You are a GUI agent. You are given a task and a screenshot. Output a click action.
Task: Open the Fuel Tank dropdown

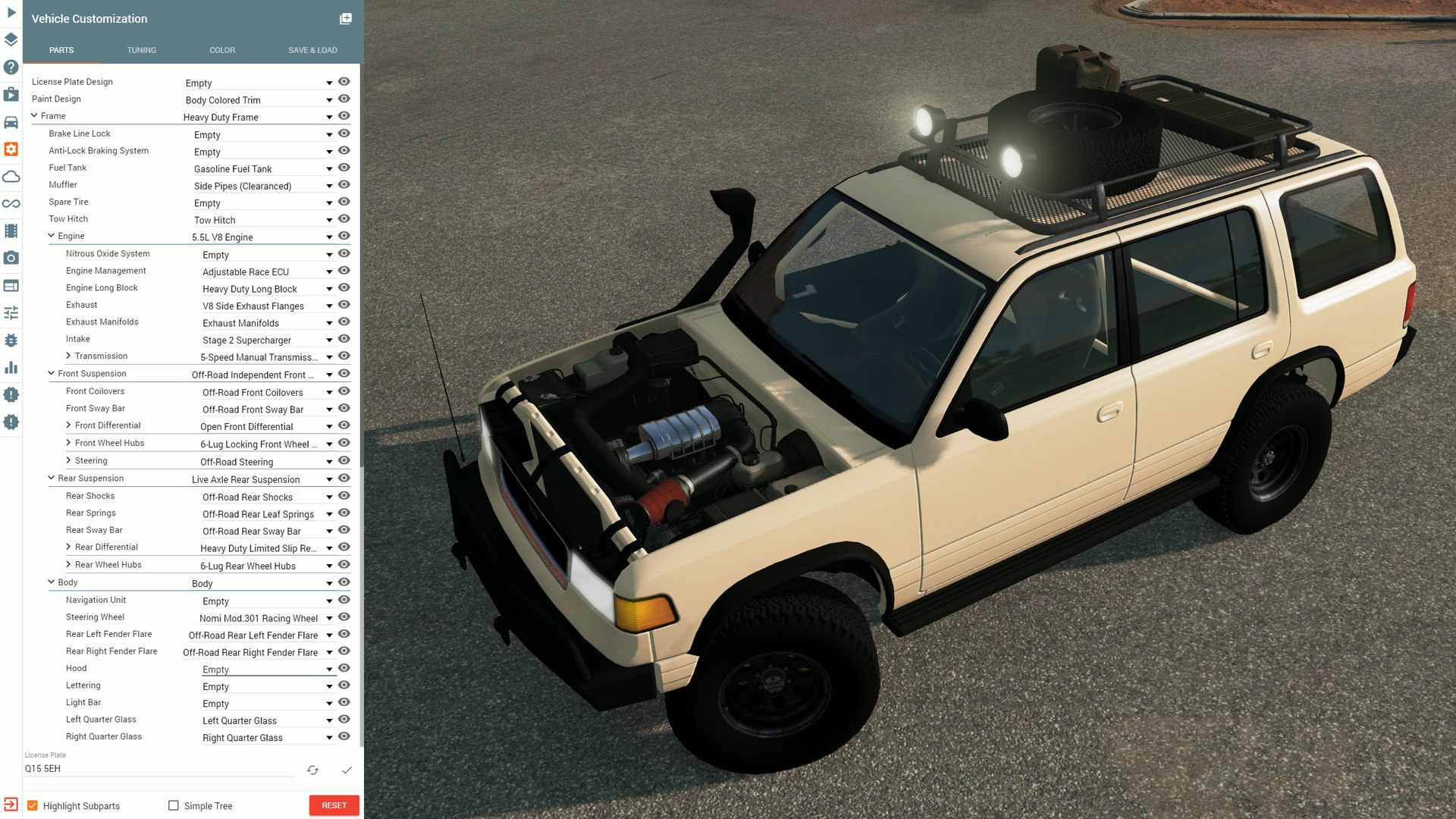point(329,168)
